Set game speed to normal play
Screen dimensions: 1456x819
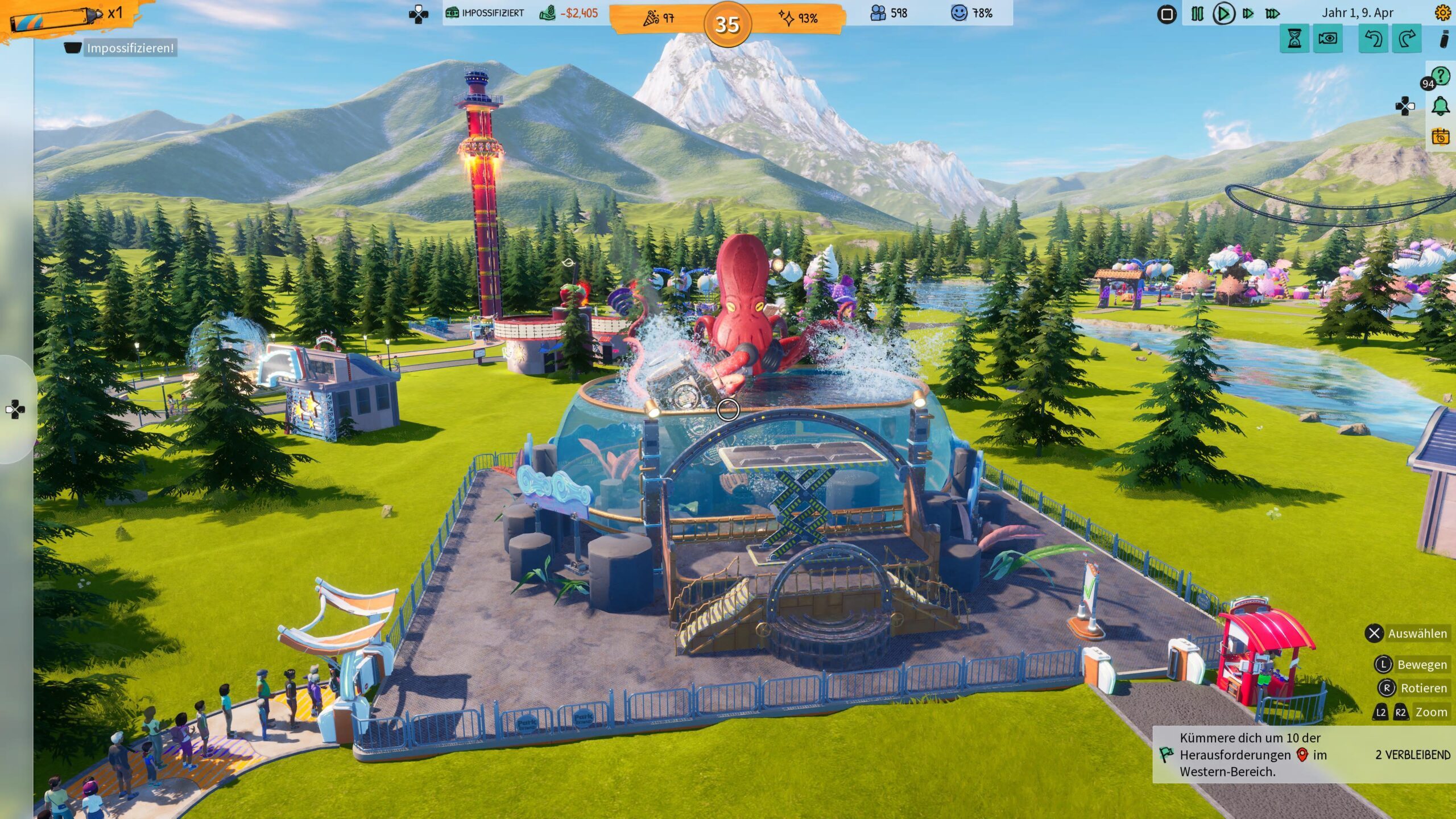click(x=1223, y=14)
